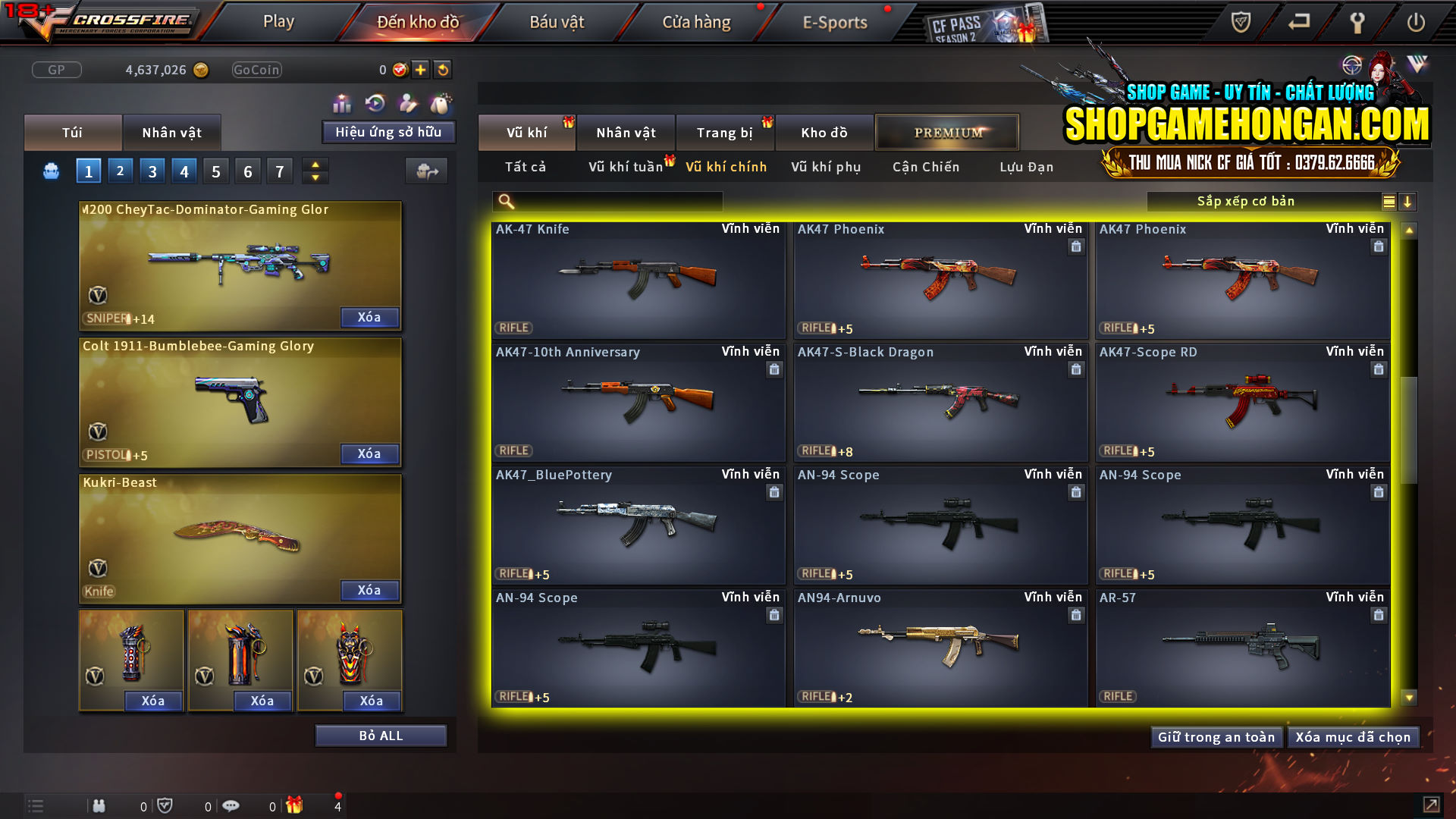Screen dimensions: 1456x819
Task: Open the gift box icon in bottom bar
Action: coord(295,805)
